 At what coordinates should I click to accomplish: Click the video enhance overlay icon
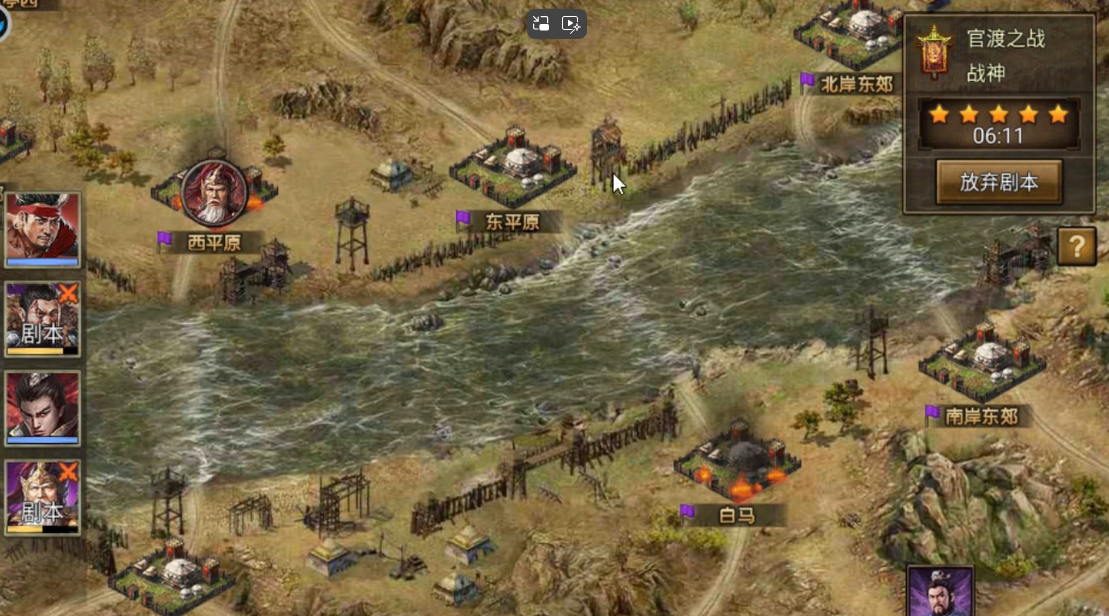572,24
